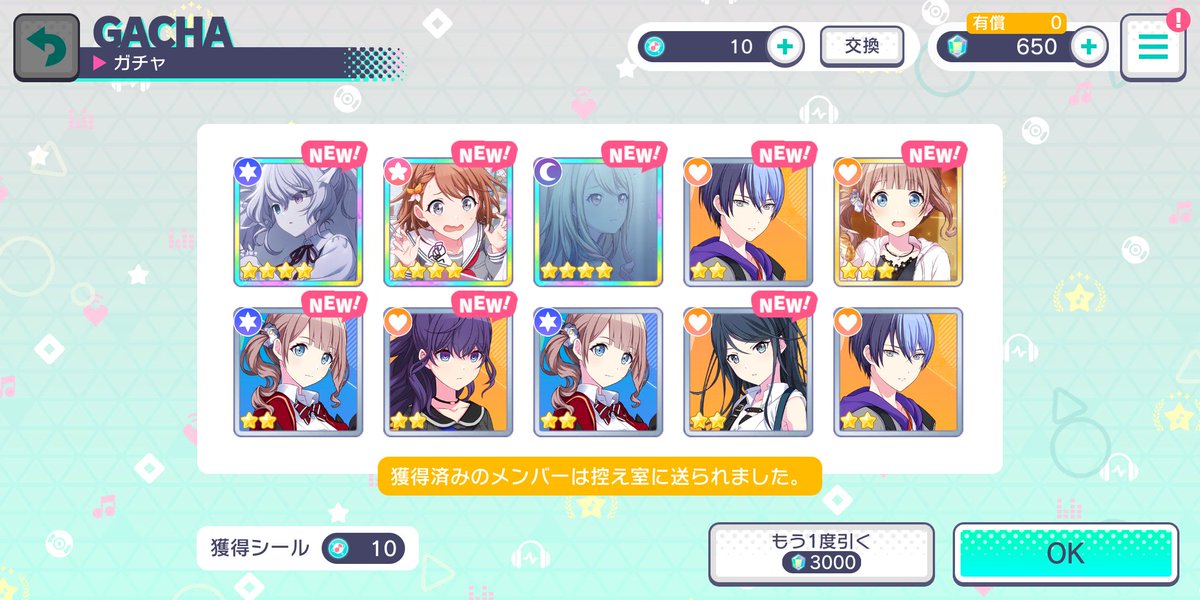This screenshot has width=1200, height=600.
Task: Add more crystals with plus button beside 650
Action: tap(1089, 46)
